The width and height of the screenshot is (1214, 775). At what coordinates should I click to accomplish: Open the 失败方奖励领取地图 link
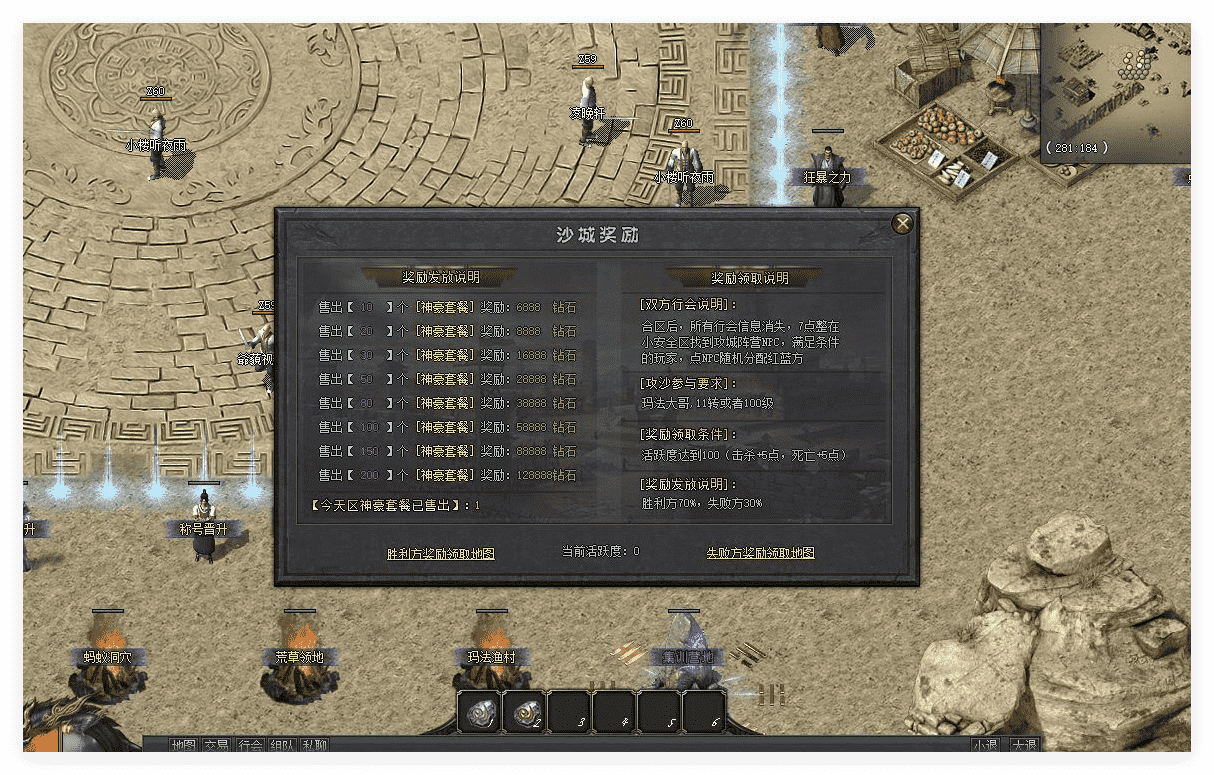pyautogui.click(x=760, y=553)
